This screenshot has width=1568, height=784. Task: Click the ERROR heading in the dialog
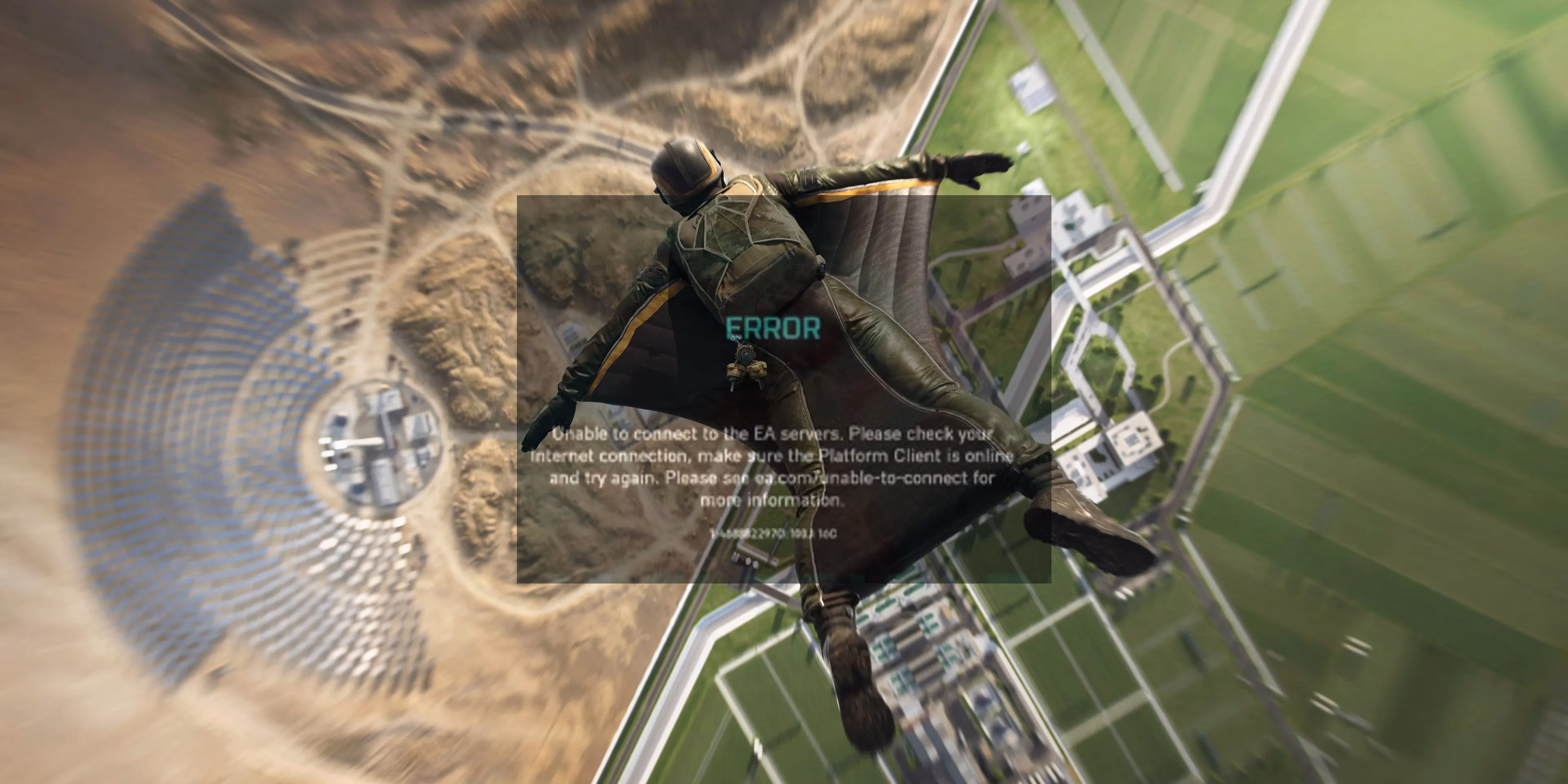pyautogui.click(x=771, y=329)
